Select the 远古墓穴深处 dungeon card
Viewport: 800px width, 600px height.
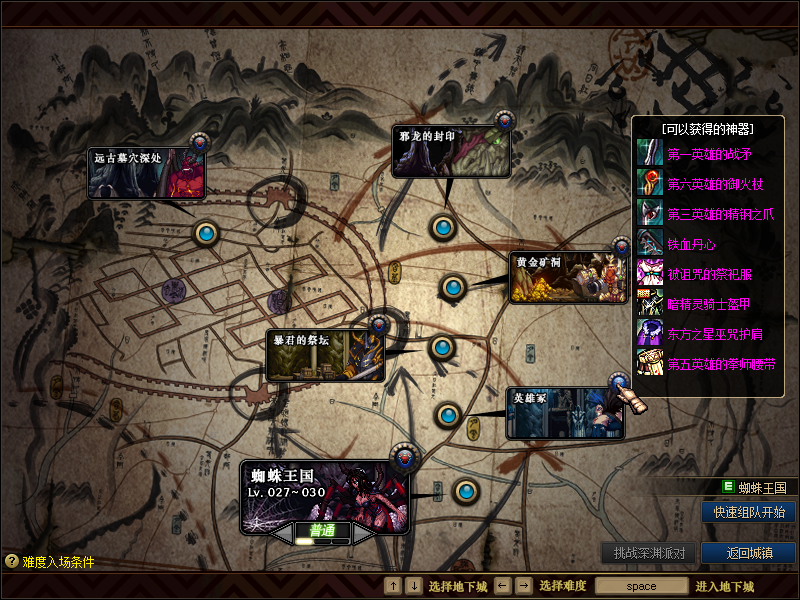tap(146, 172)
